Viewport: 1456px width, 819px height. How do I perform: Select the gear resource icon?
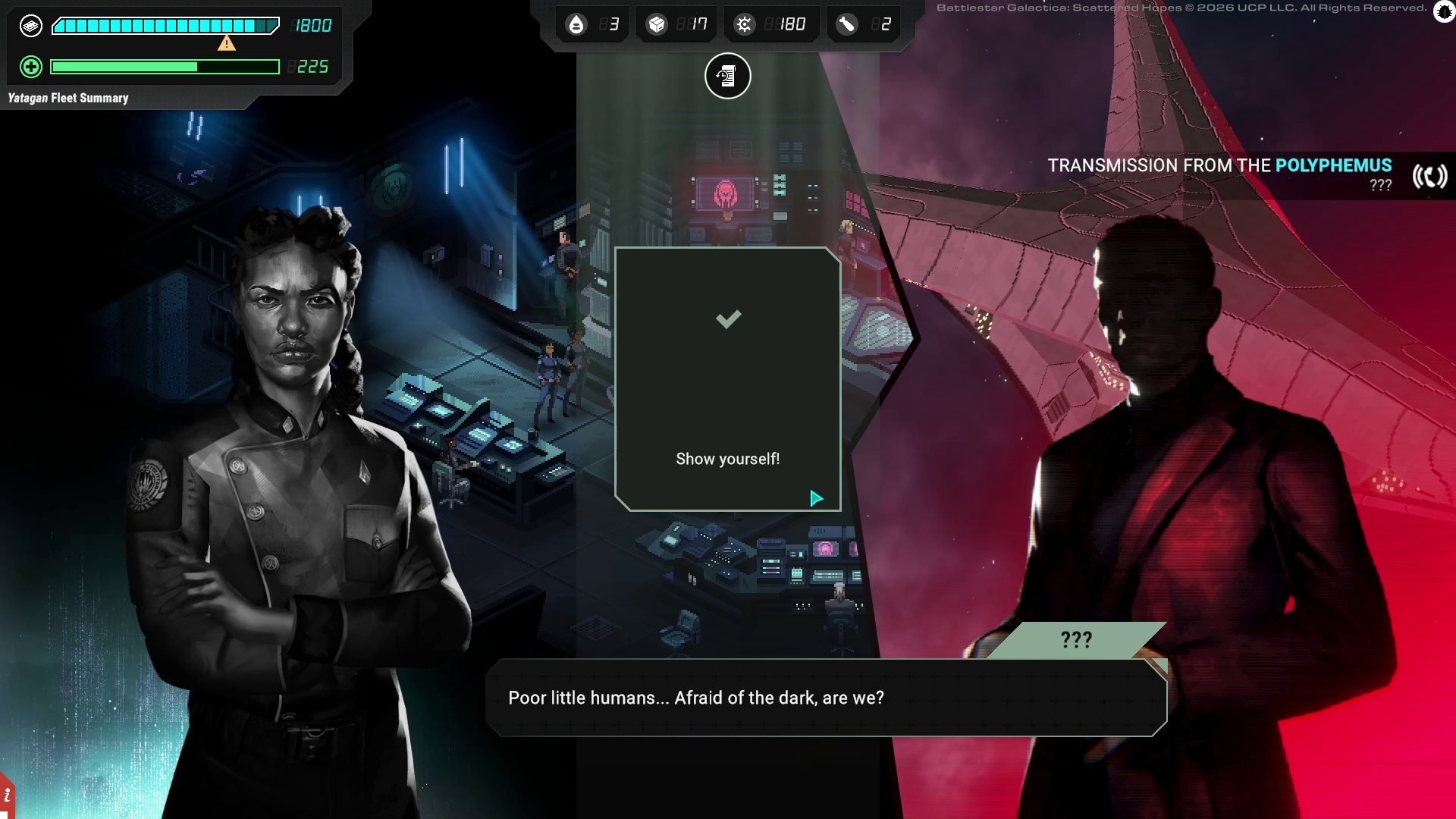pyautogui.click(x=744, y=25)
